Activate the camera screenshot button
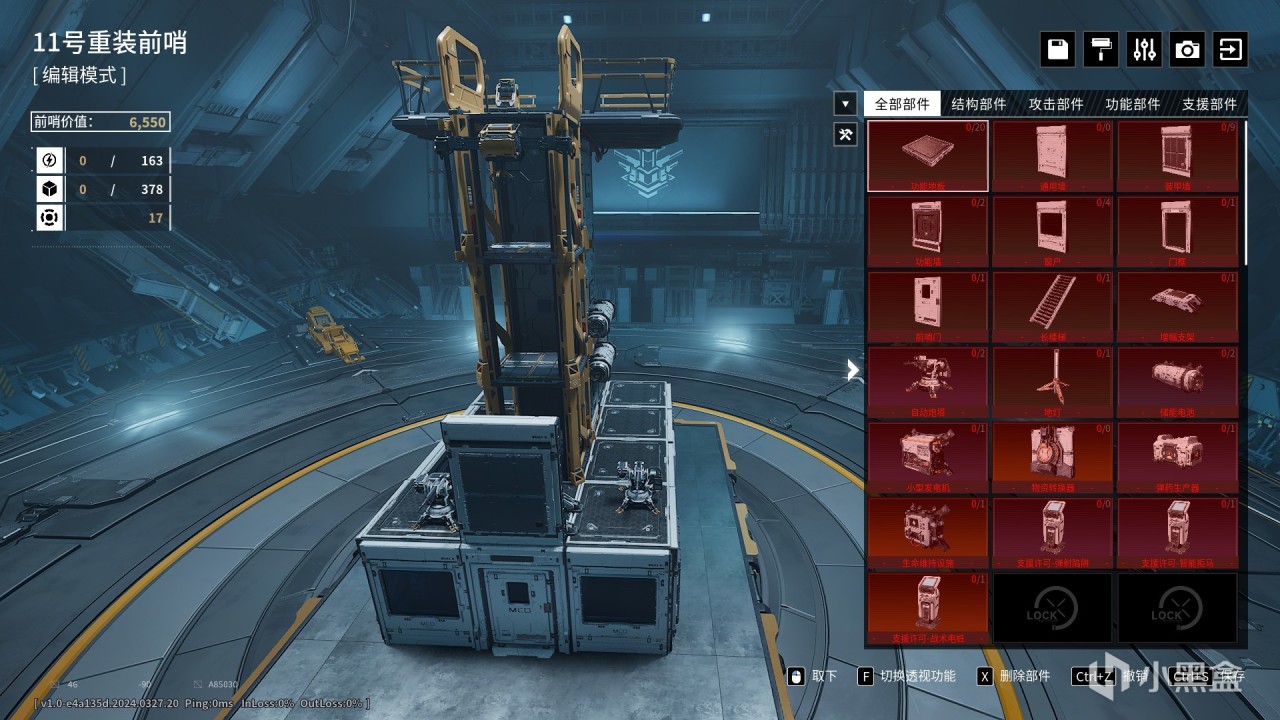Screen dimensions: 1280x720 1187,49
